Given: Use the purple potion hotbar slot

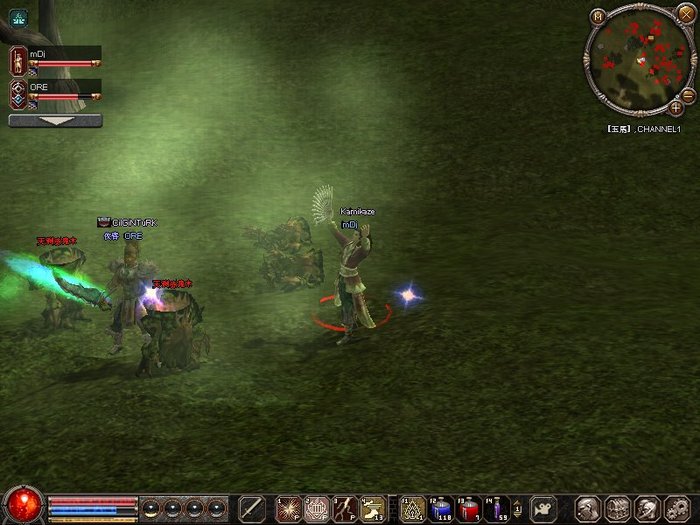Looking at the screenshot, I should pos(499,508).
